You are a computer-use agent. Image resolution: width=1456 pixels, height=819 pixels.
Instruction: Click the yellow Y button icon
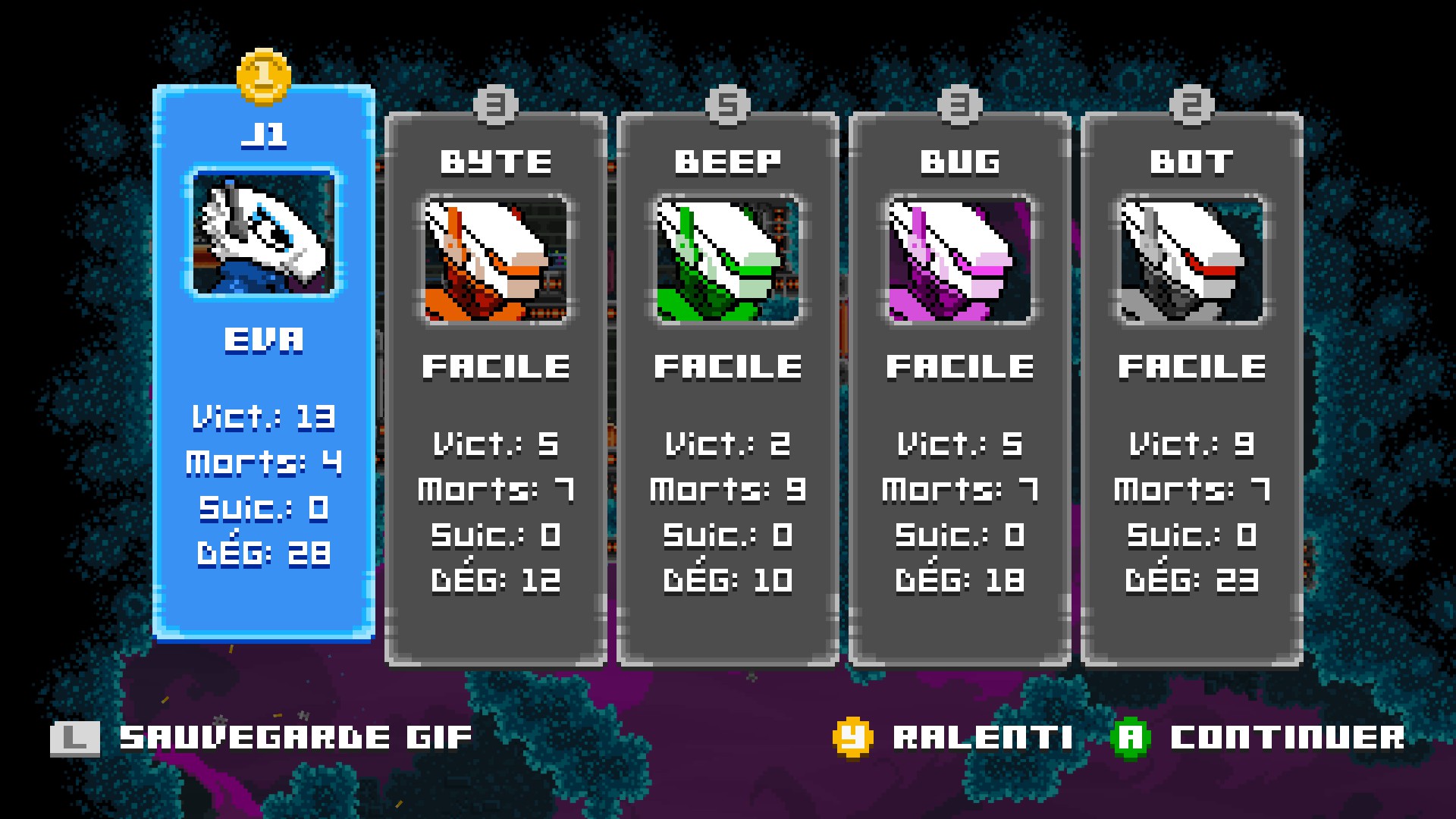point(852,735)
